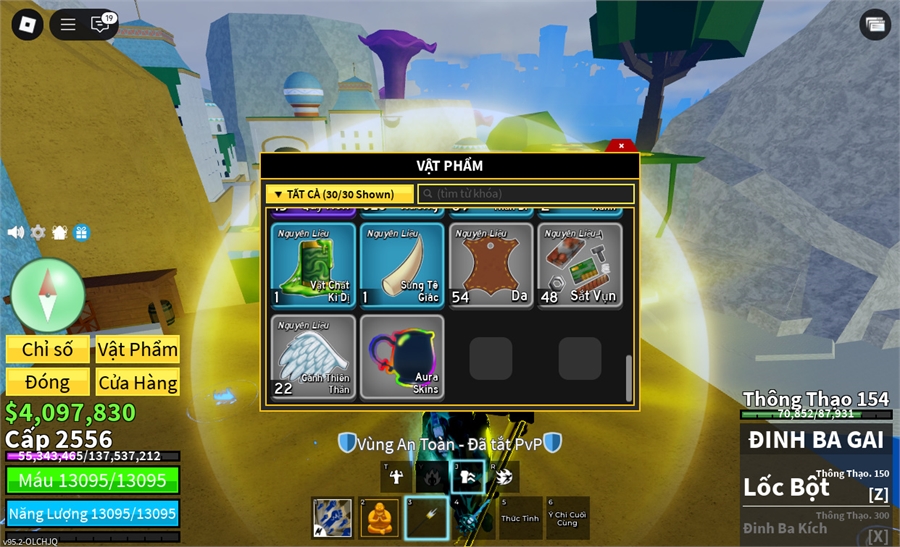
Task: Open the Roblox main menu
Action: (27, 25)
